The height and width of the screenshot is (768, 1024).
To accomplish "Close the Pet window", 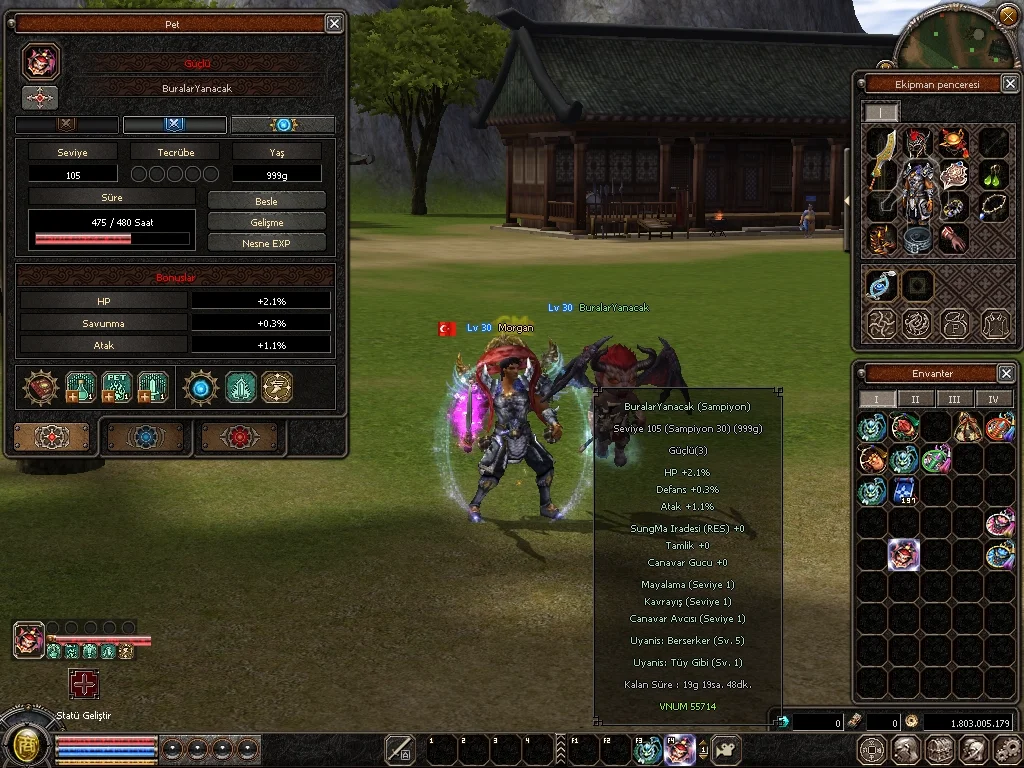I will click(x=334, y=23).
